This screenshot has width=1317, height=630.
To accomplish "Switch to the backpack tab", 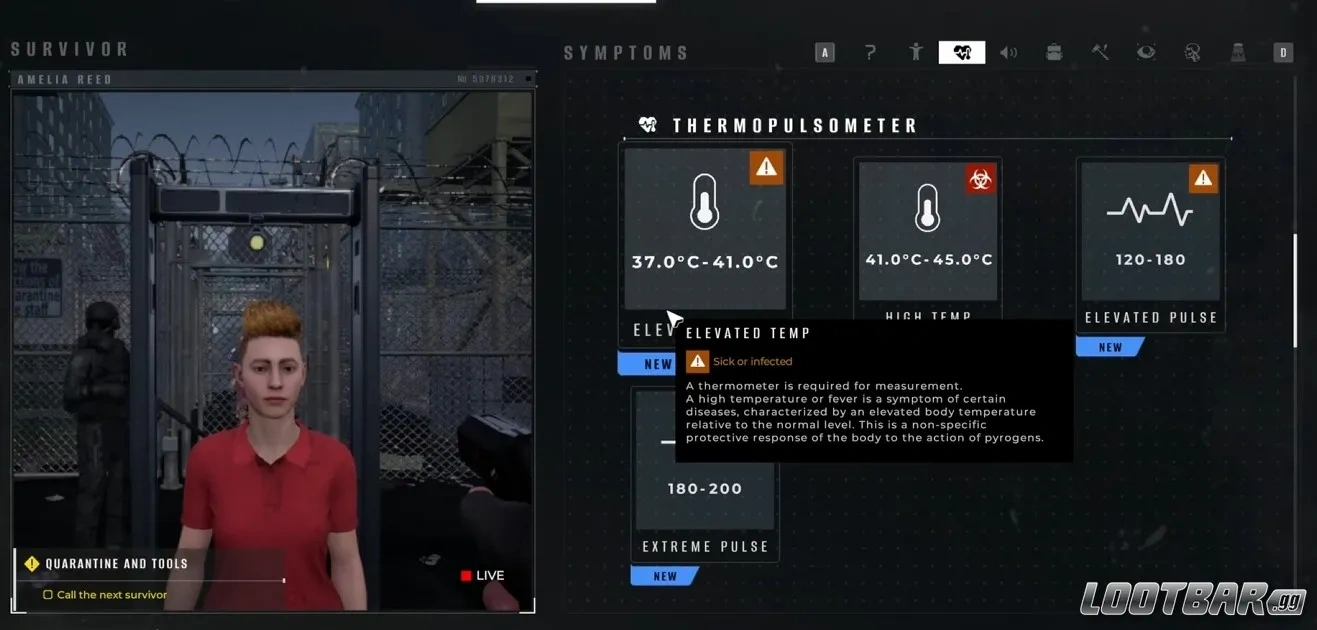I will [1054, 53].
